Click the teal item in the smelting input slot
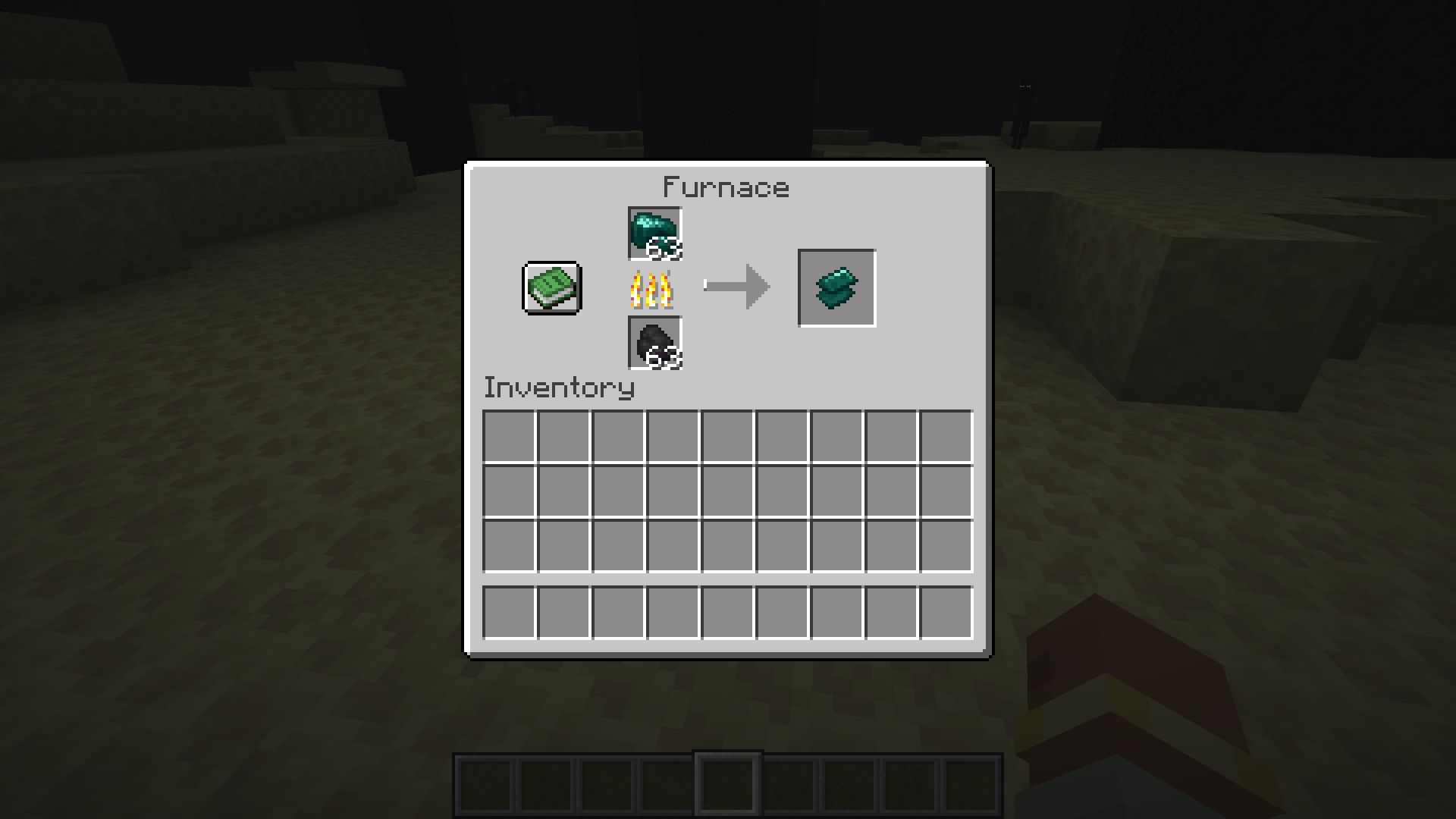 click(655, 233)
